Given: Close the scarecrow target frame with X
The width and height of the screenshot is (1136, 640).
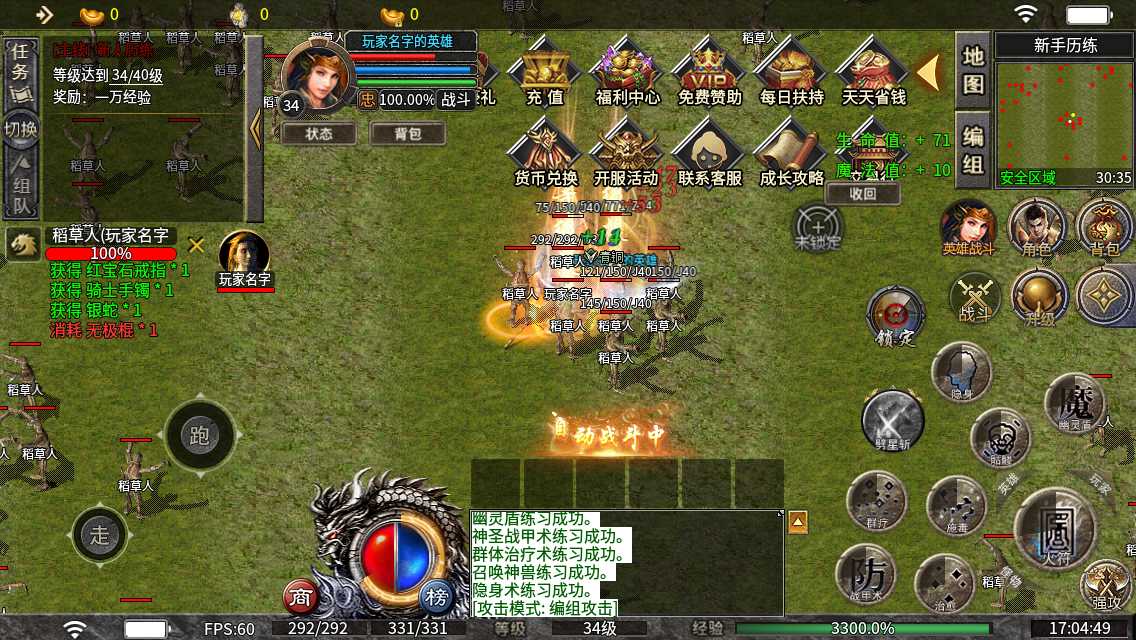Looking at the screenshot, I should coord(197,244).
